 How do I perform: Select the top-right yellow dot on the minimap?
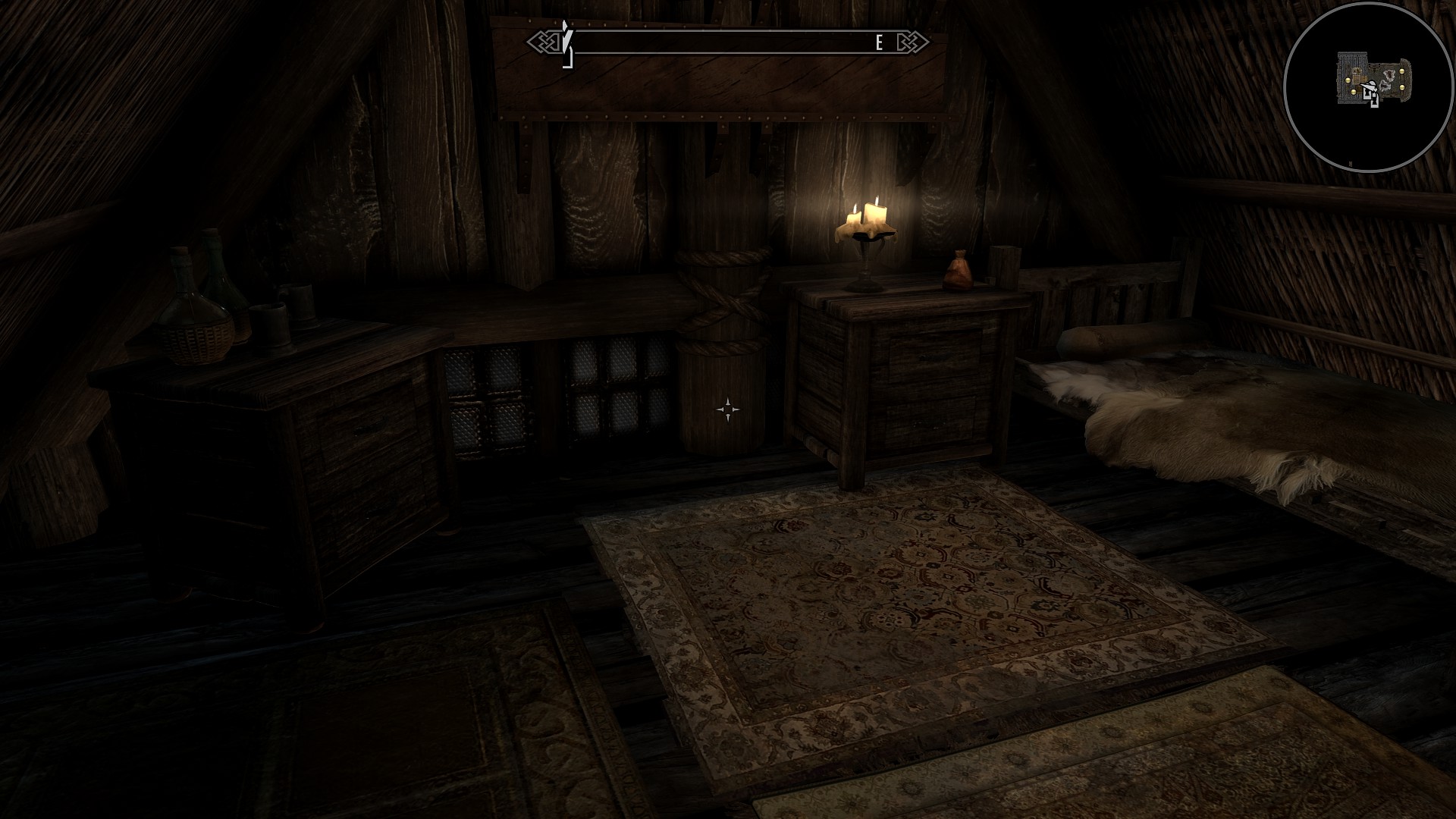[x=1402, y=71]
